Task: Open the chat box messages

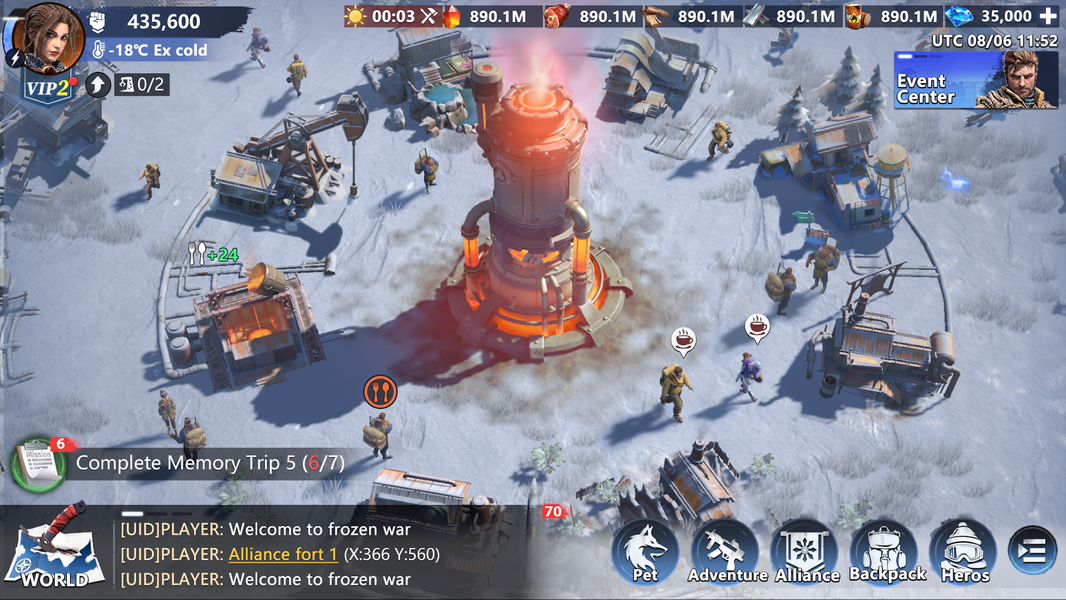Action: pyautogui.click(x=320, y=554)
